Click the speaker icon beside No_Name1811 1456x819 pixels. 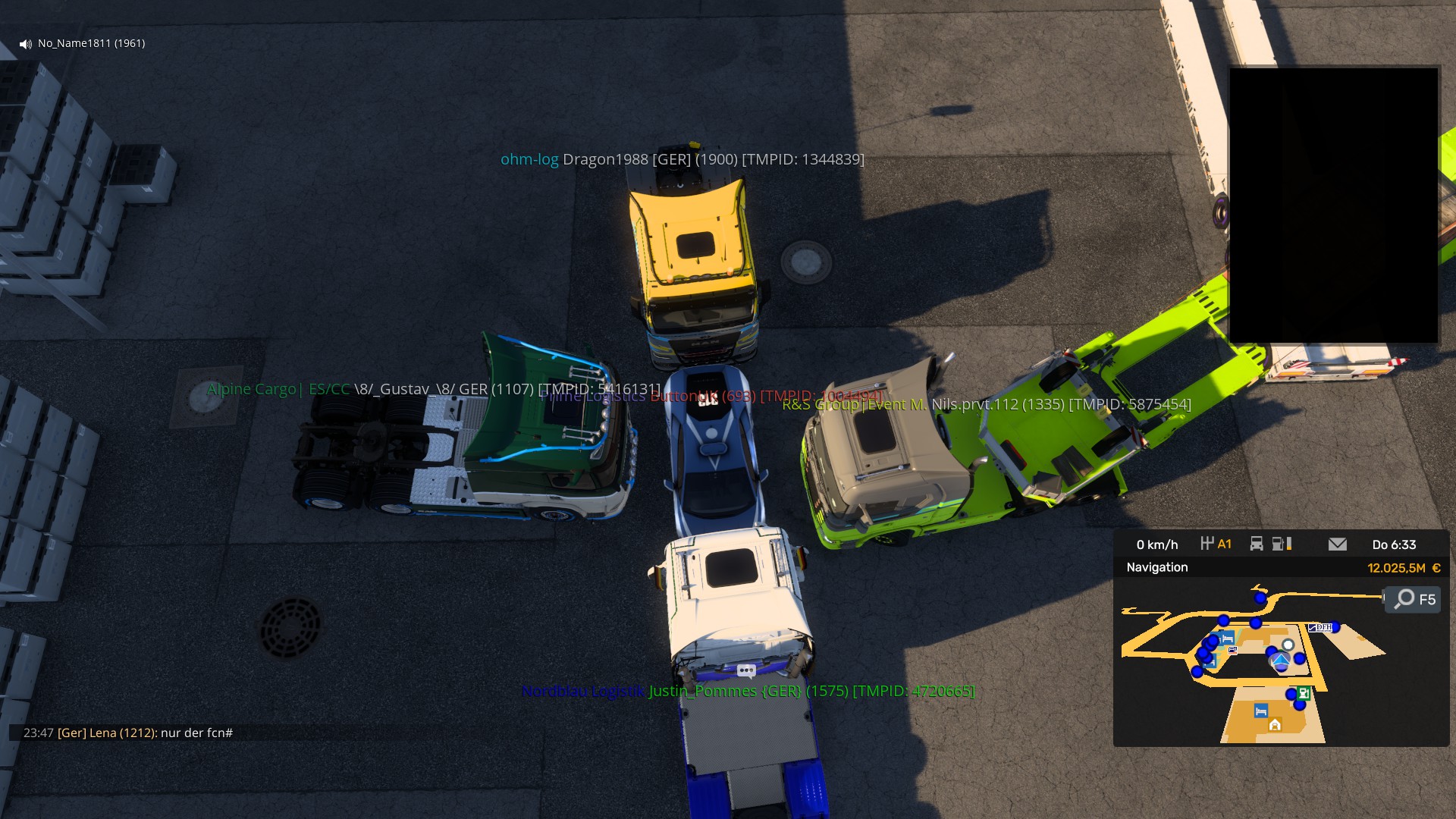pos(26,44)
